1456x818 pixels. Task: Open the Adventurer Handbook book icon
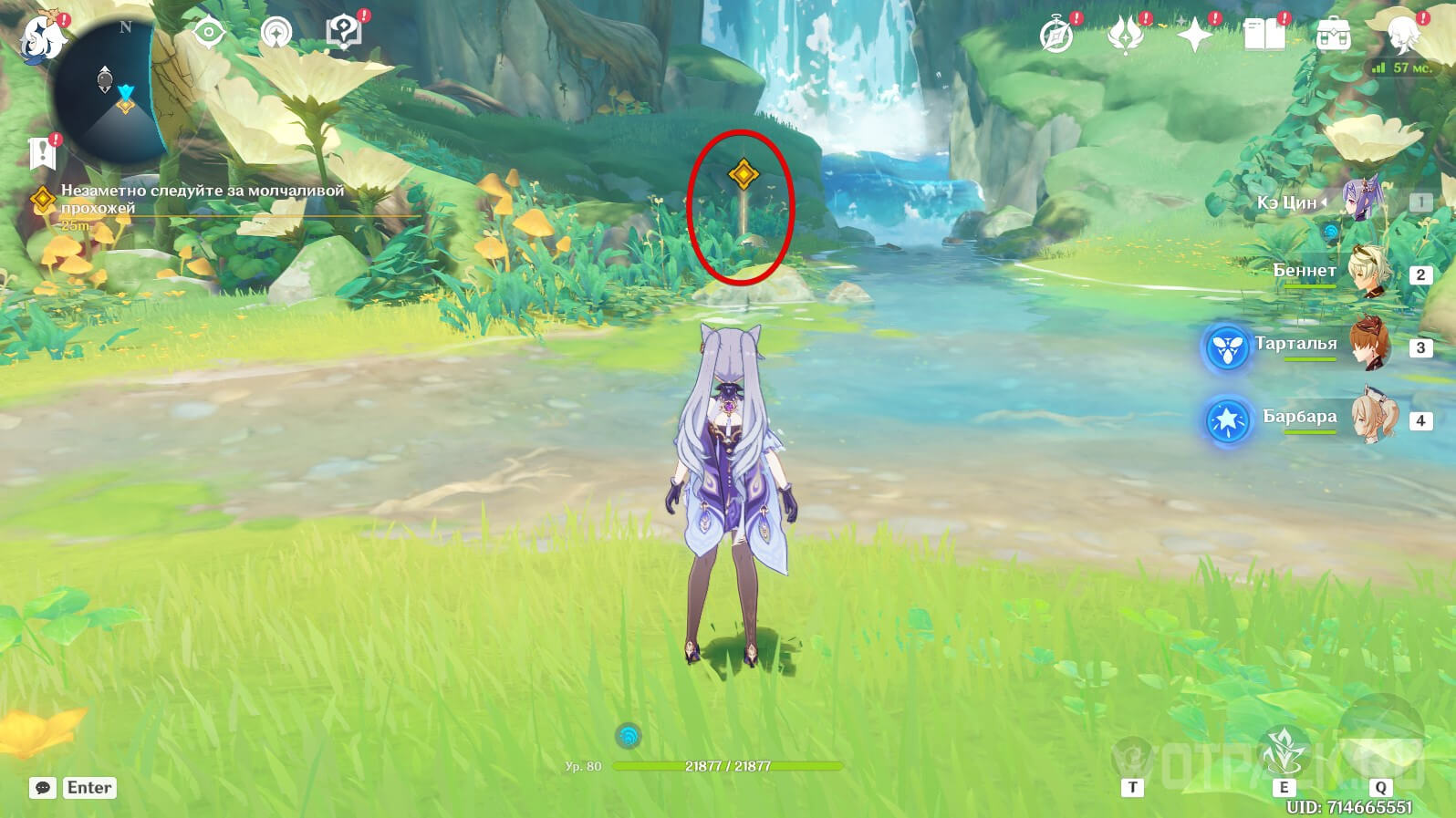tap(1264, 36)
